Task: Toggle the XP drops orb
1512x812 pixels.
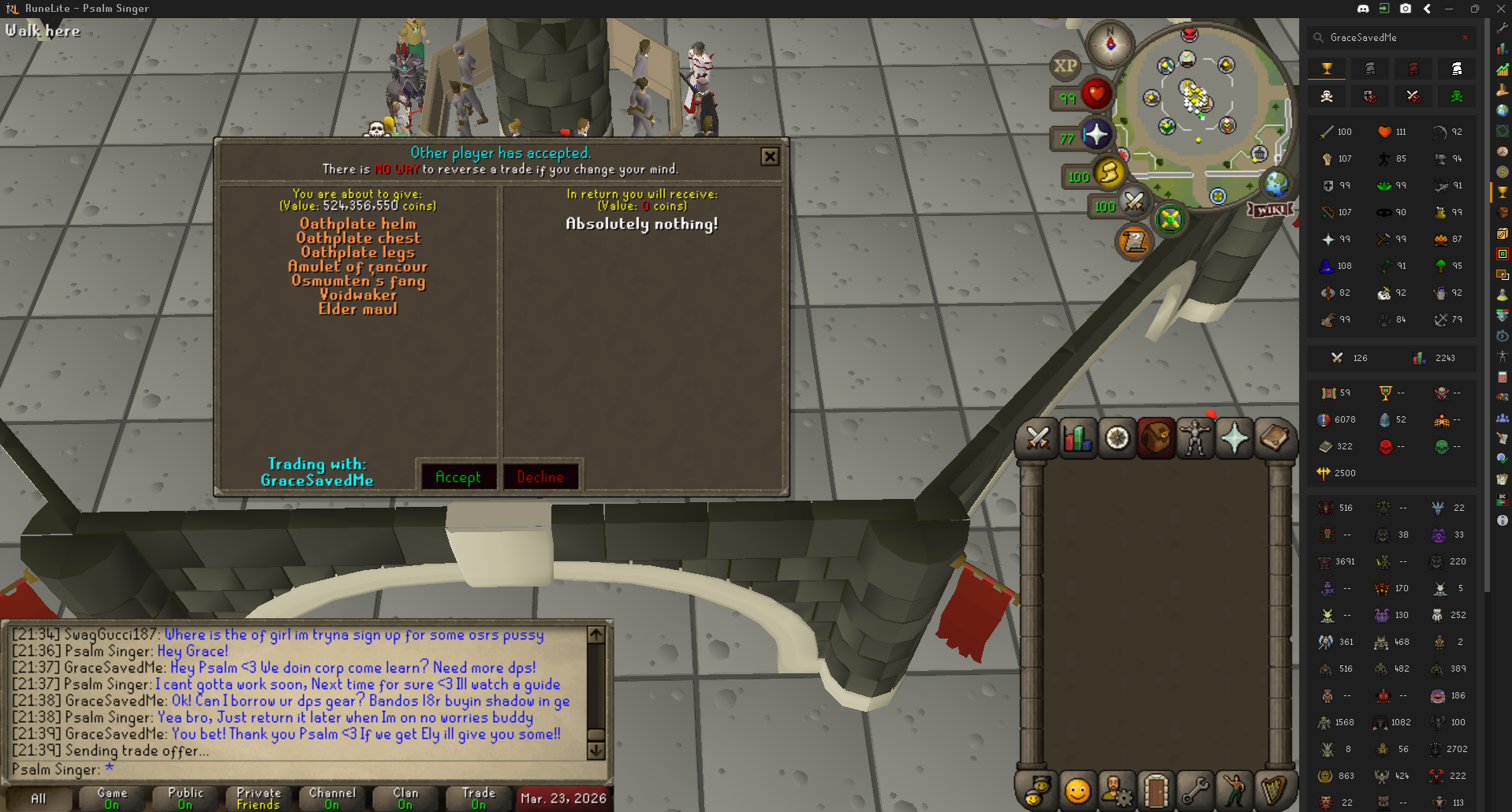Action: tap(1065, 66)
